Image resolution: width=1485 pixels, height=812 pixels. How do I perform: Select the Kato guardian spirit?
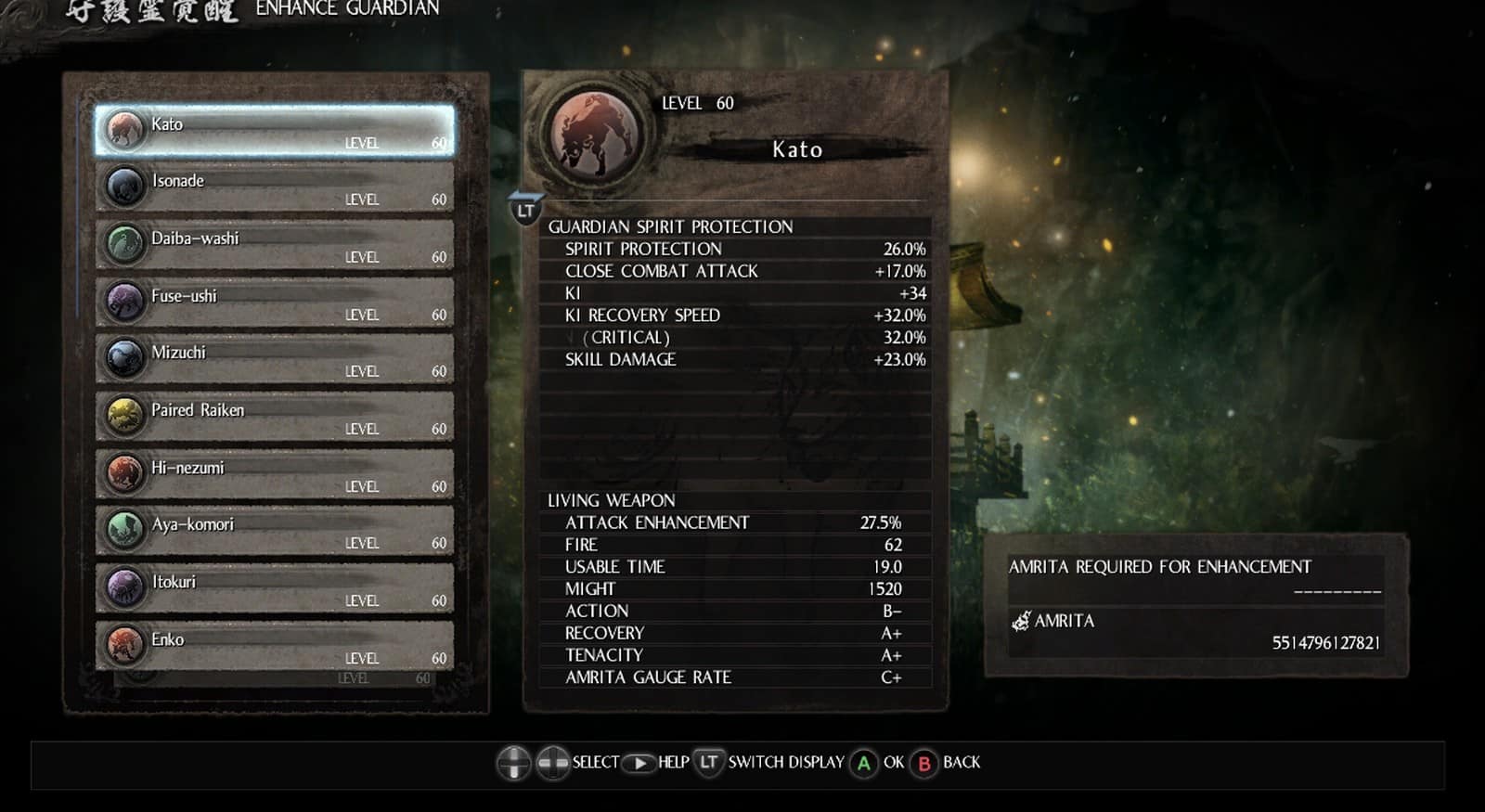(275, 131)
